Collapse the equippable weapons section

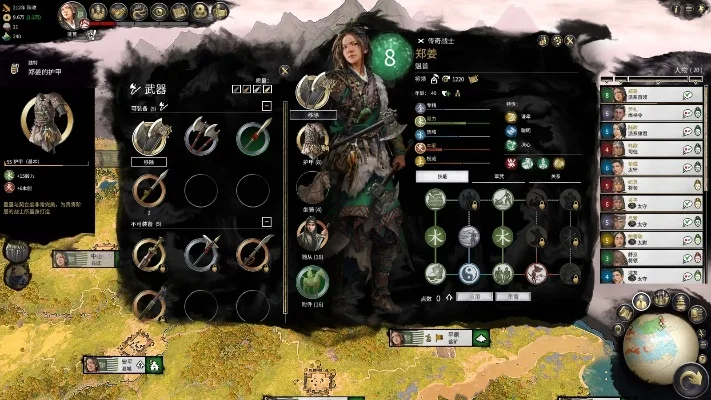267,105
